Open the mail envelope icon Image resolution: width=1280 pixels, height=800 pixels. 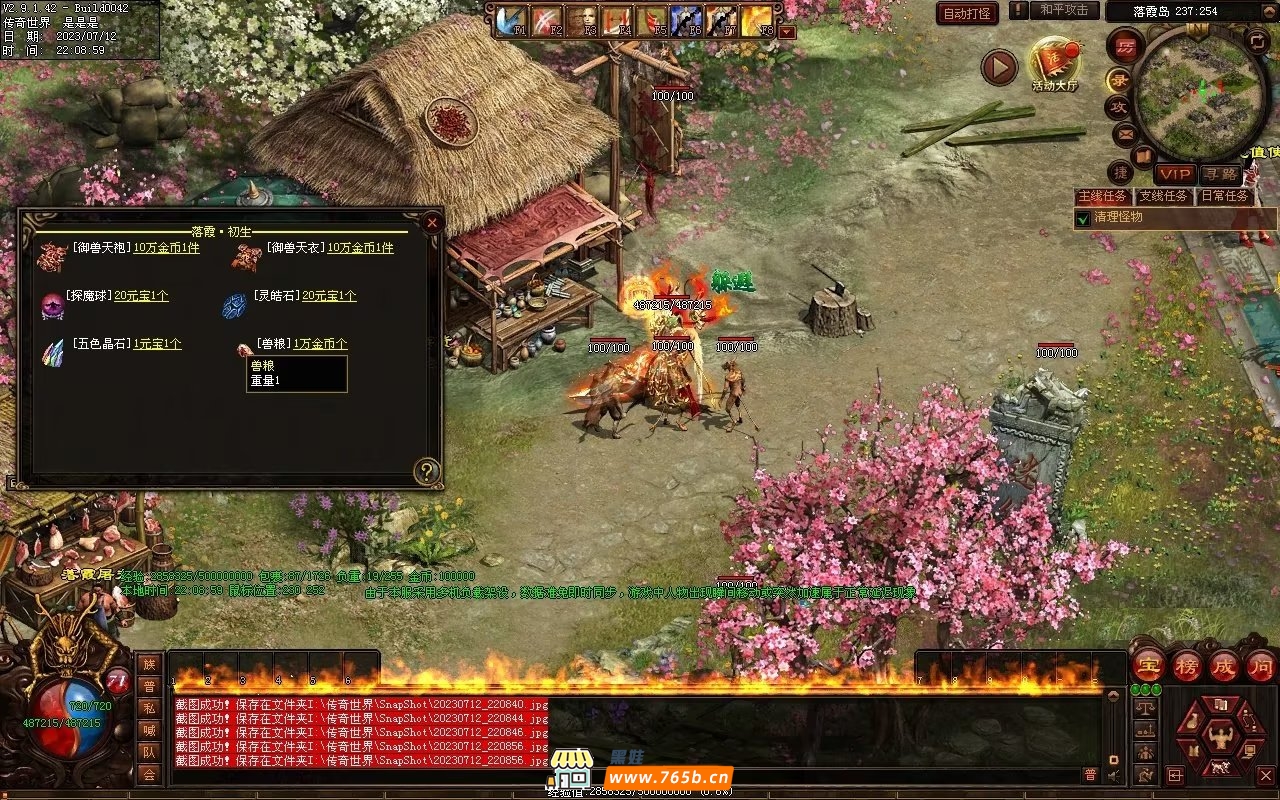1124,133
